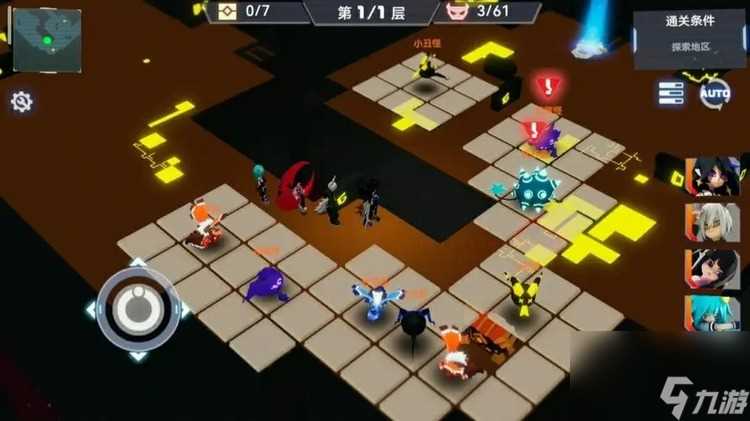Viewport: 750px width, 421px height.
Task: Tap the virtual joystick control
Action: coord(137,309)
